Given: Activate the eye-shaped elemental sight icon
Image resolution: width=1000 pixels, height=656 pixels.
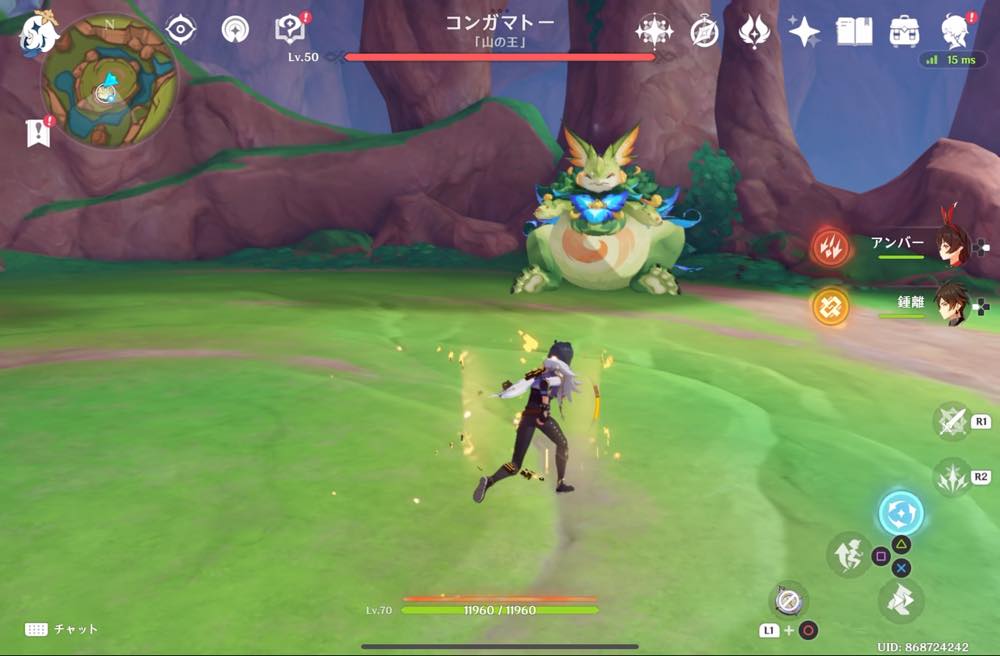Looking at the screenshot, I should click(x=180, y=30).
